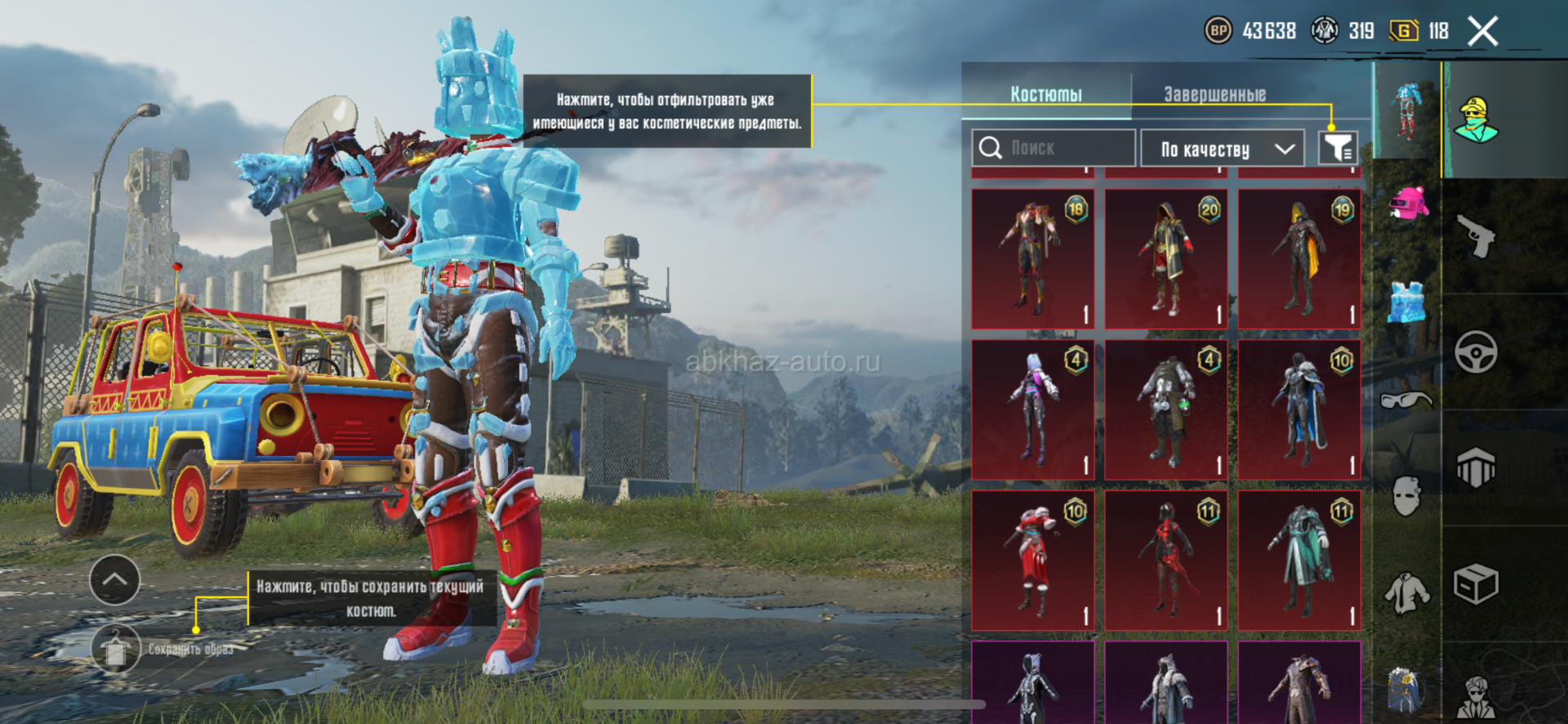1568x724 pixels.
Task: Select the level 18 costume tile
Action: [1033, 259]
